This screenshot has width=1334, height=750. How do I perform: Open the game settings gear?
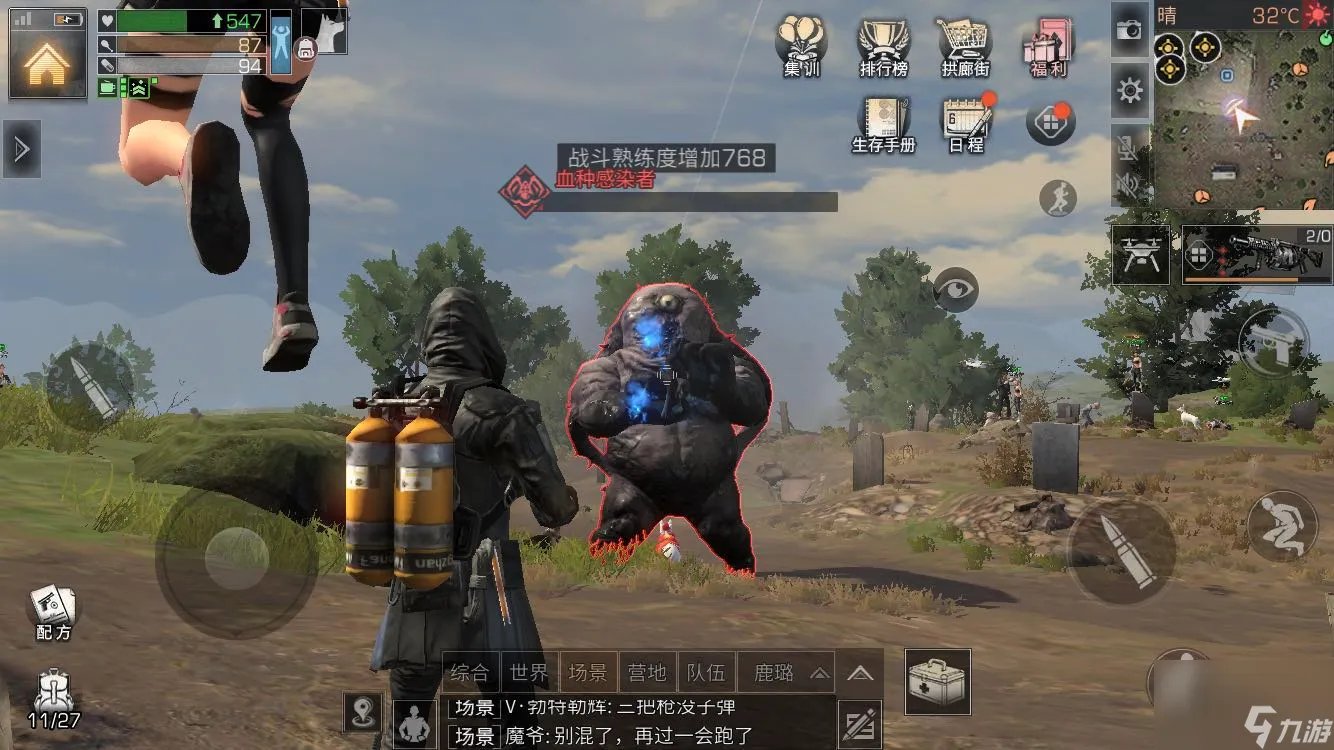tap(1128, 90)
